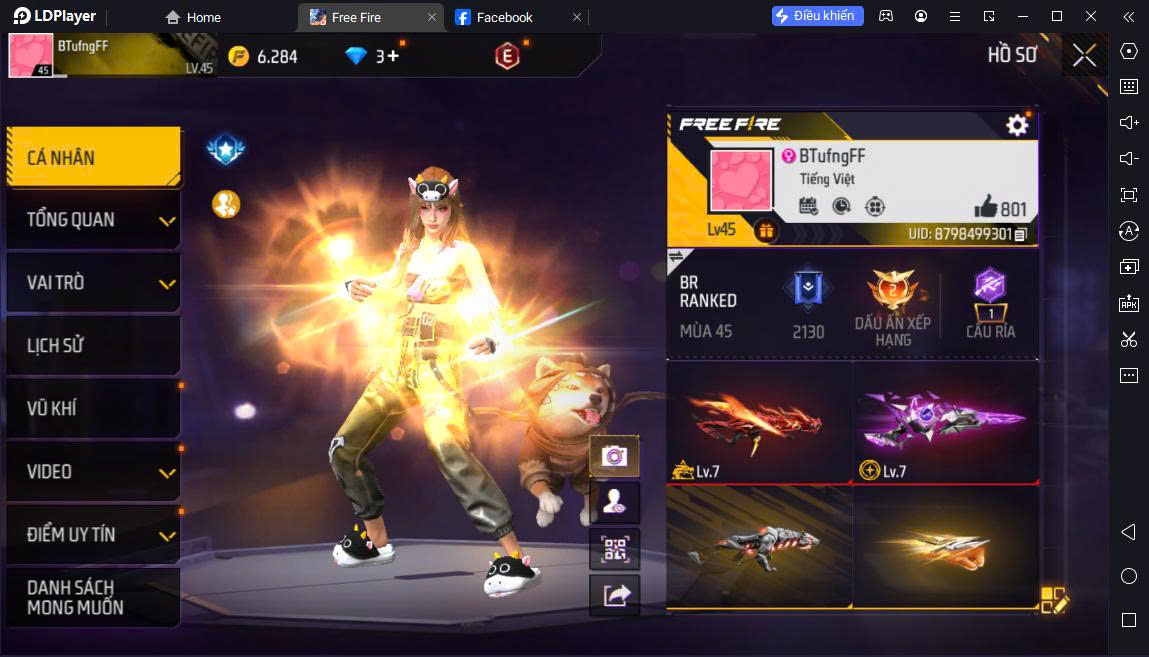Edit the weapon showcase layout icon
1149x657 pixels.
(x=1054, y=599)
